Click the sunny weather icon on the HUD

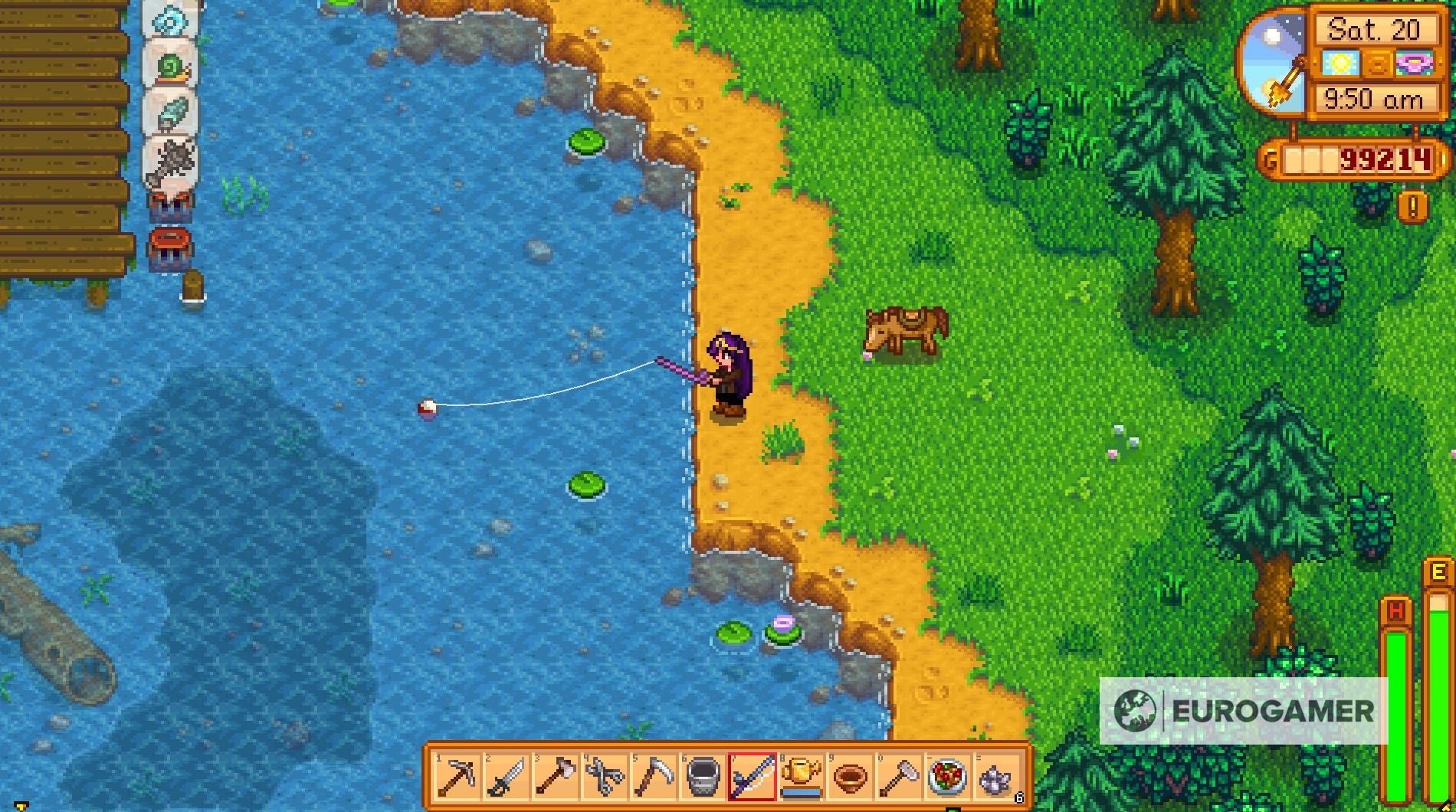1340,64
